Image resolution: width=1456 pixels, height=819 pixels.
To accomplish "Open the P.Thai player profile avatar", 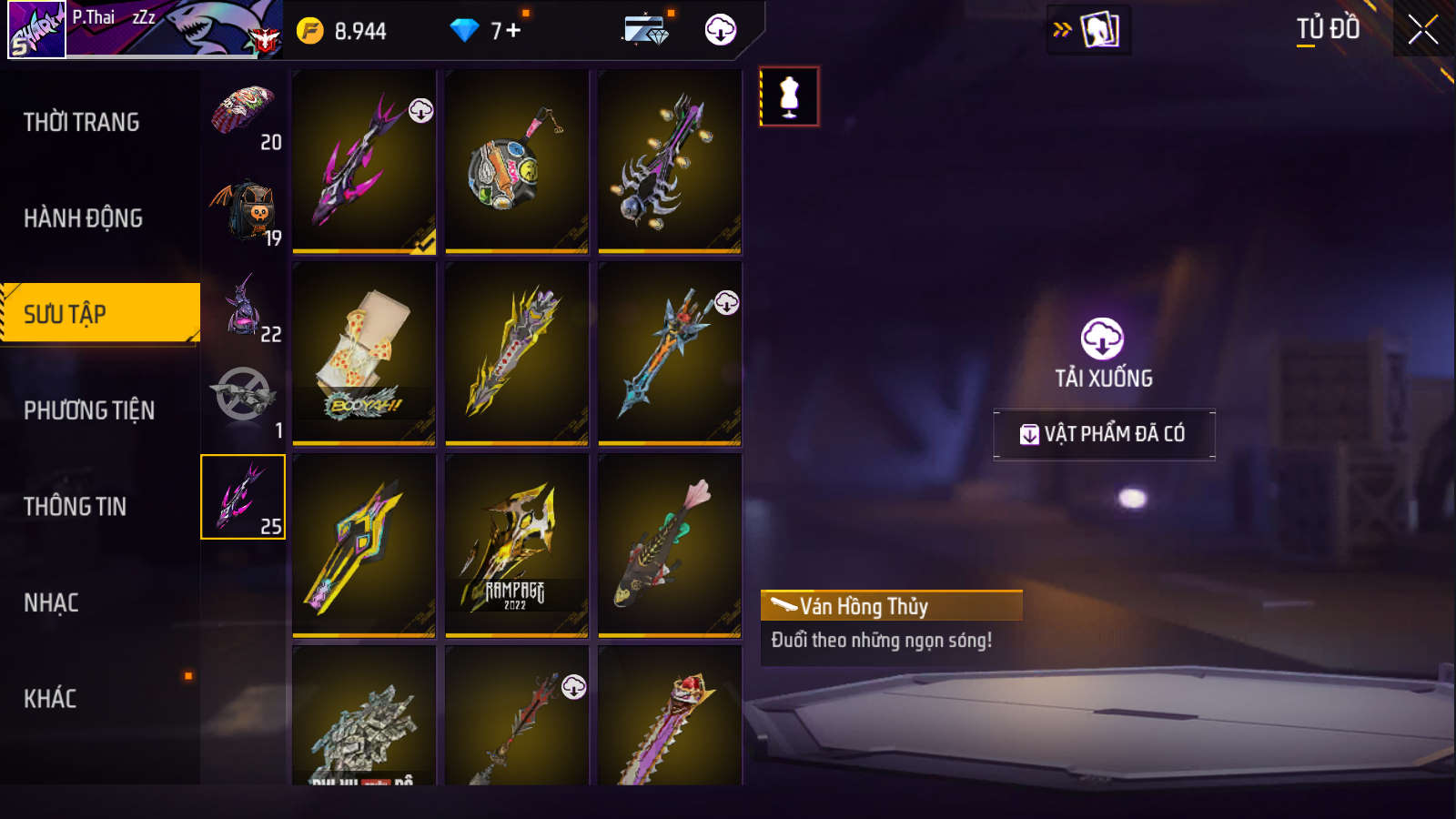I will click(x=36, y=29).
